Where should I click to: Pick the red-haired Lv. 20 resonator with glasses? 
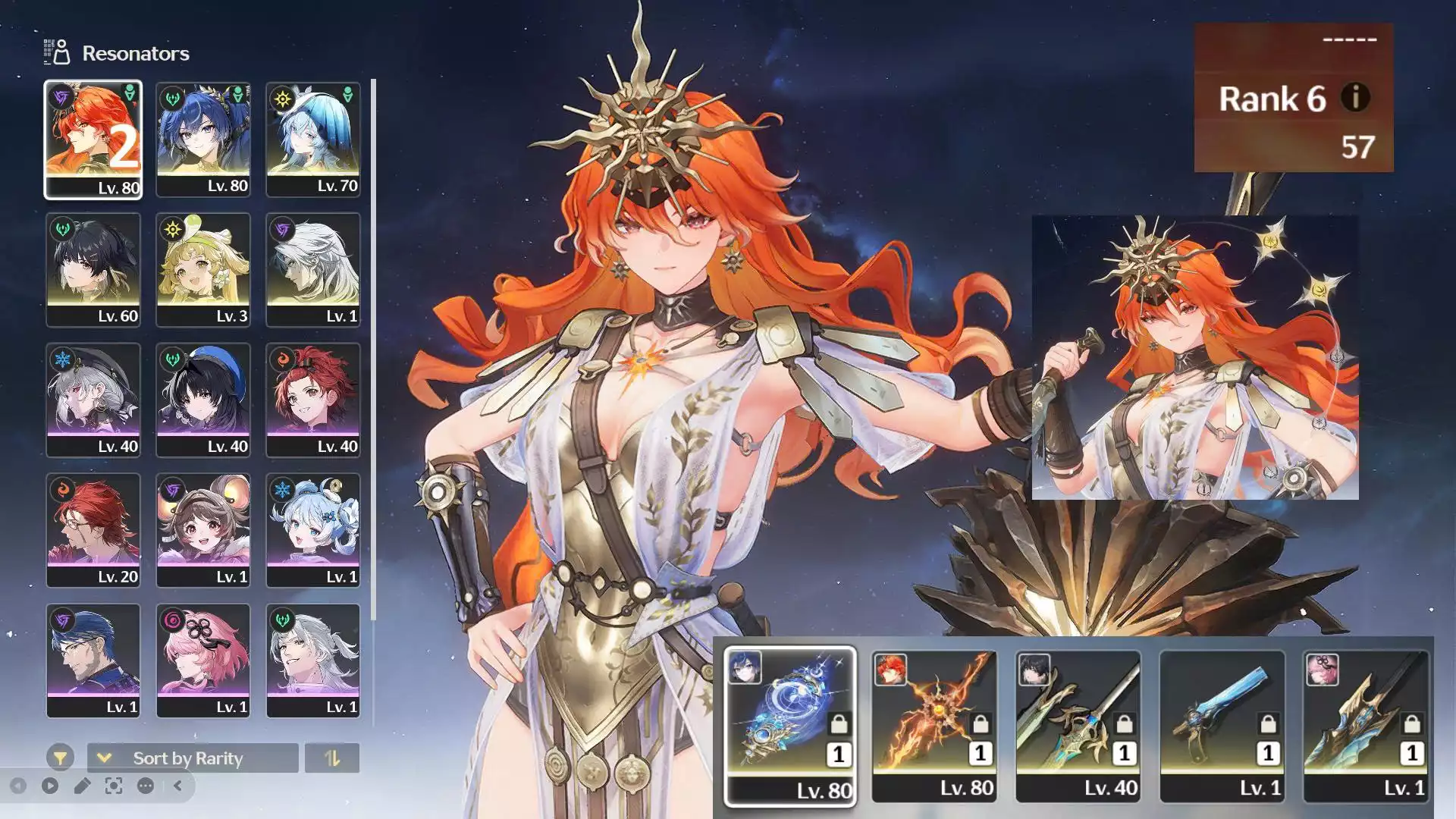93,531
